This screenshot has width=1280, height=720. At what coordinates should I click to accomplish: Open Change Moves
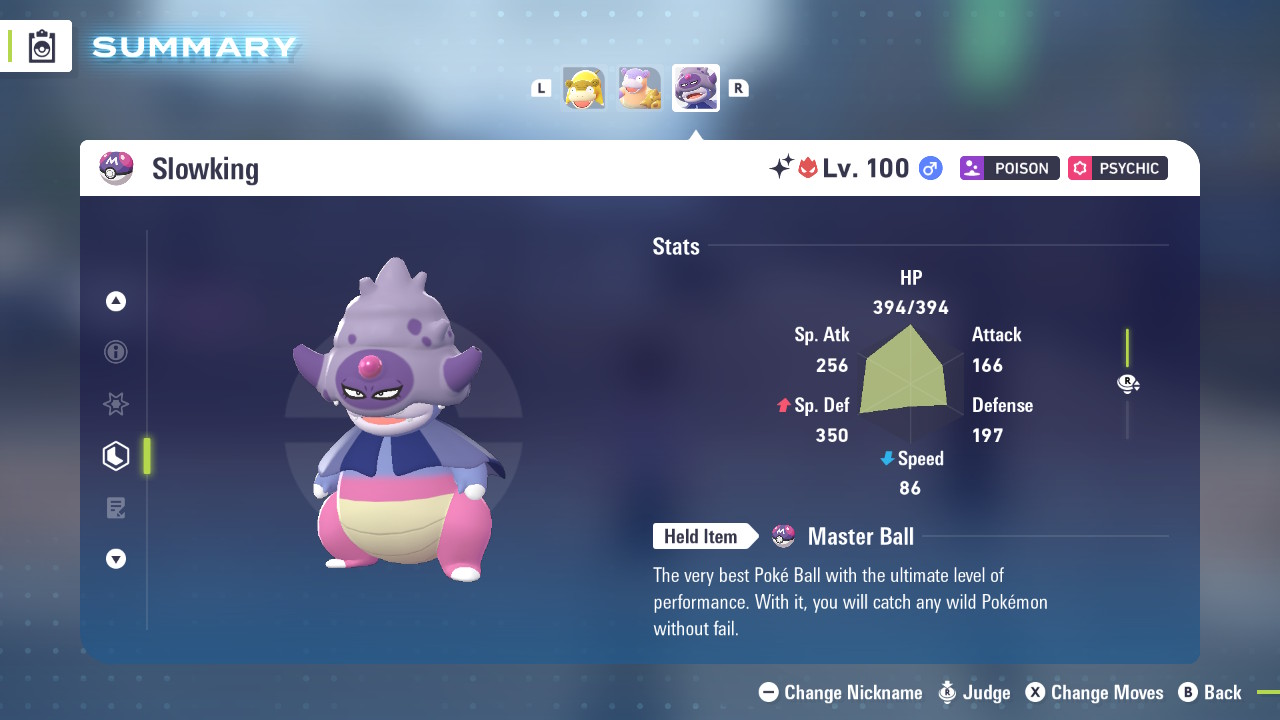pos(1095,692)
